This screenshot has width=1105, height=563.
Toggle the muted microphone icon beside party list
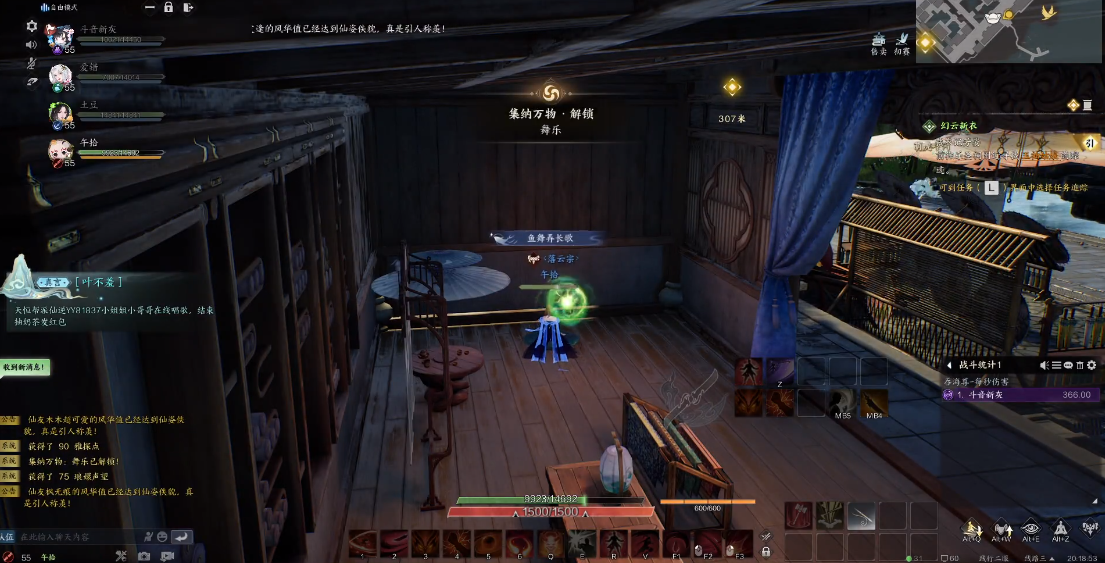click(32, 62)
